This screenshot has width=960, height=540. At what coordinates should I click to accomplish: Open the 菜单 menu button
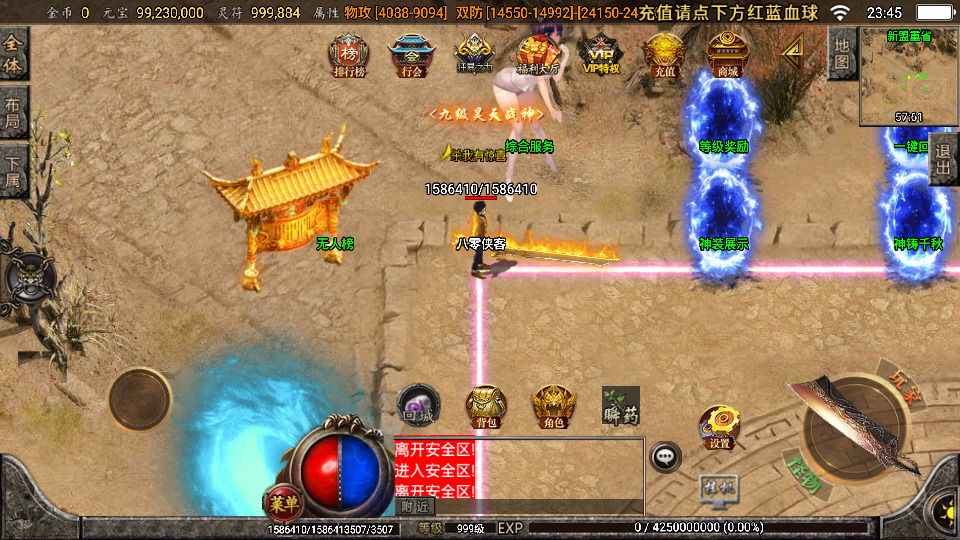pyautogui.click(x=284, y=500)
